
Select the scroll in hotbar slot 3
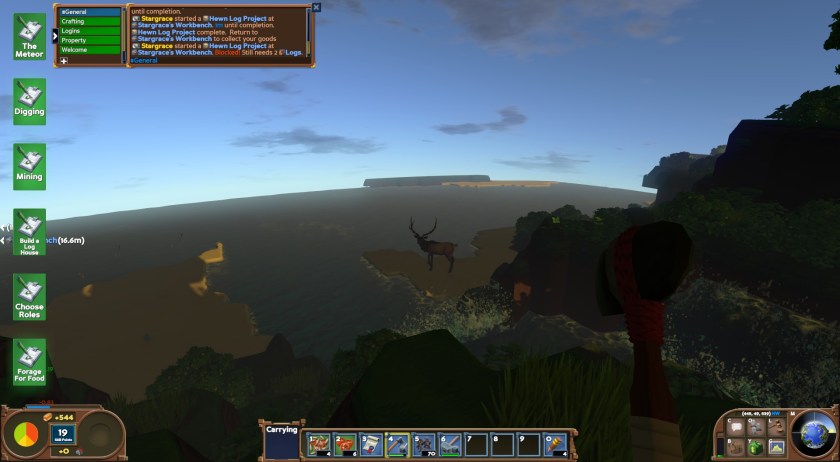371,442
